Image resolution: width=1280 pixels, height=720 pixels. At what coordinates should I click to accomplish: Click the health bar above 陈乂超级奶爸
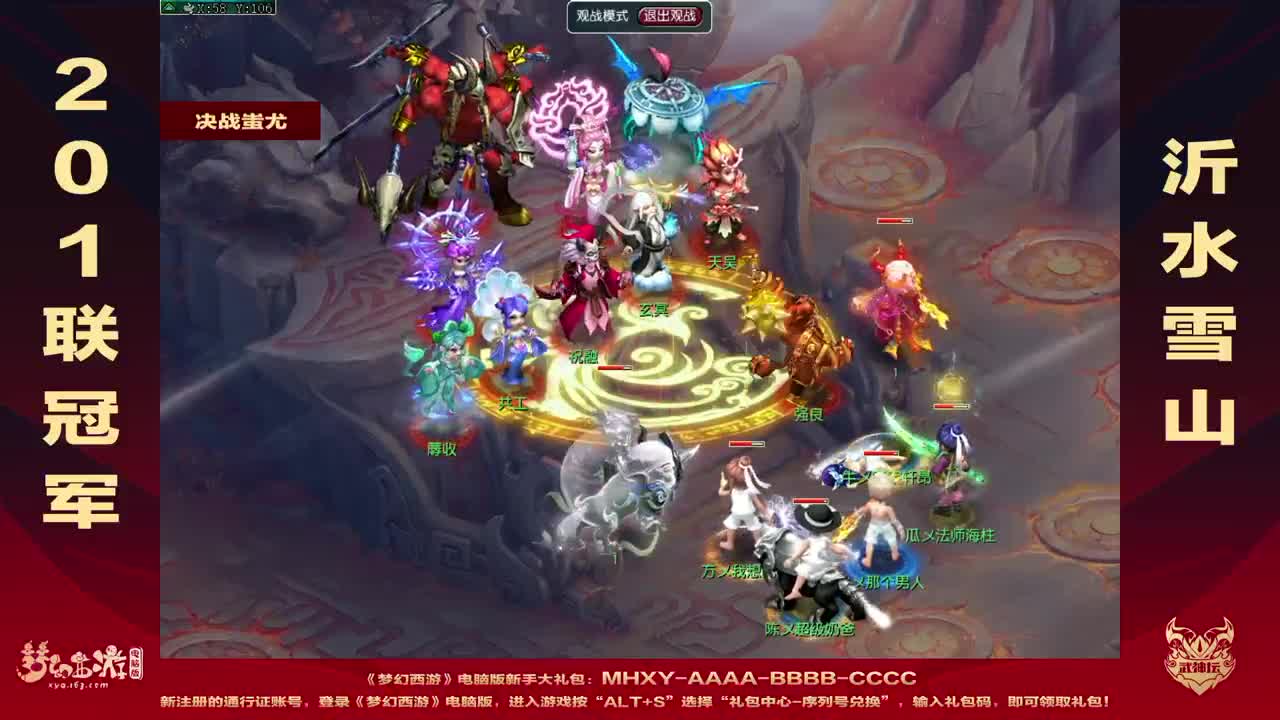tap(810, 500)
